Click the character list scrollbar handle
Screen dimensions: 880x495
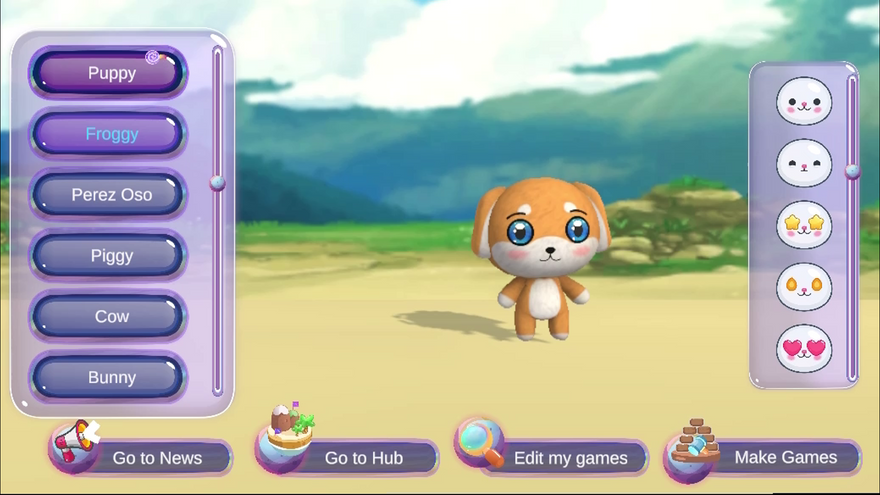[217, 183]
